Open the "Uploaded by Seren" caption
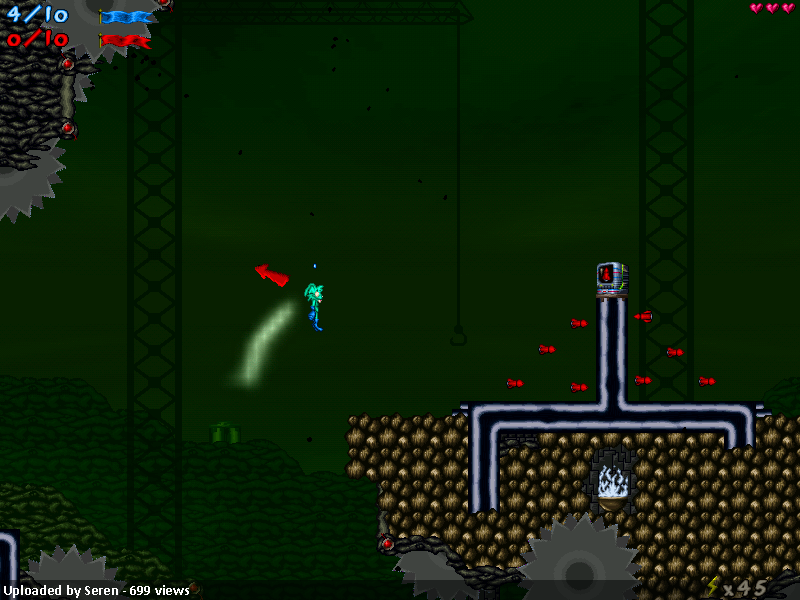Screen dimensions: 800x600 [x=97, y=590]
